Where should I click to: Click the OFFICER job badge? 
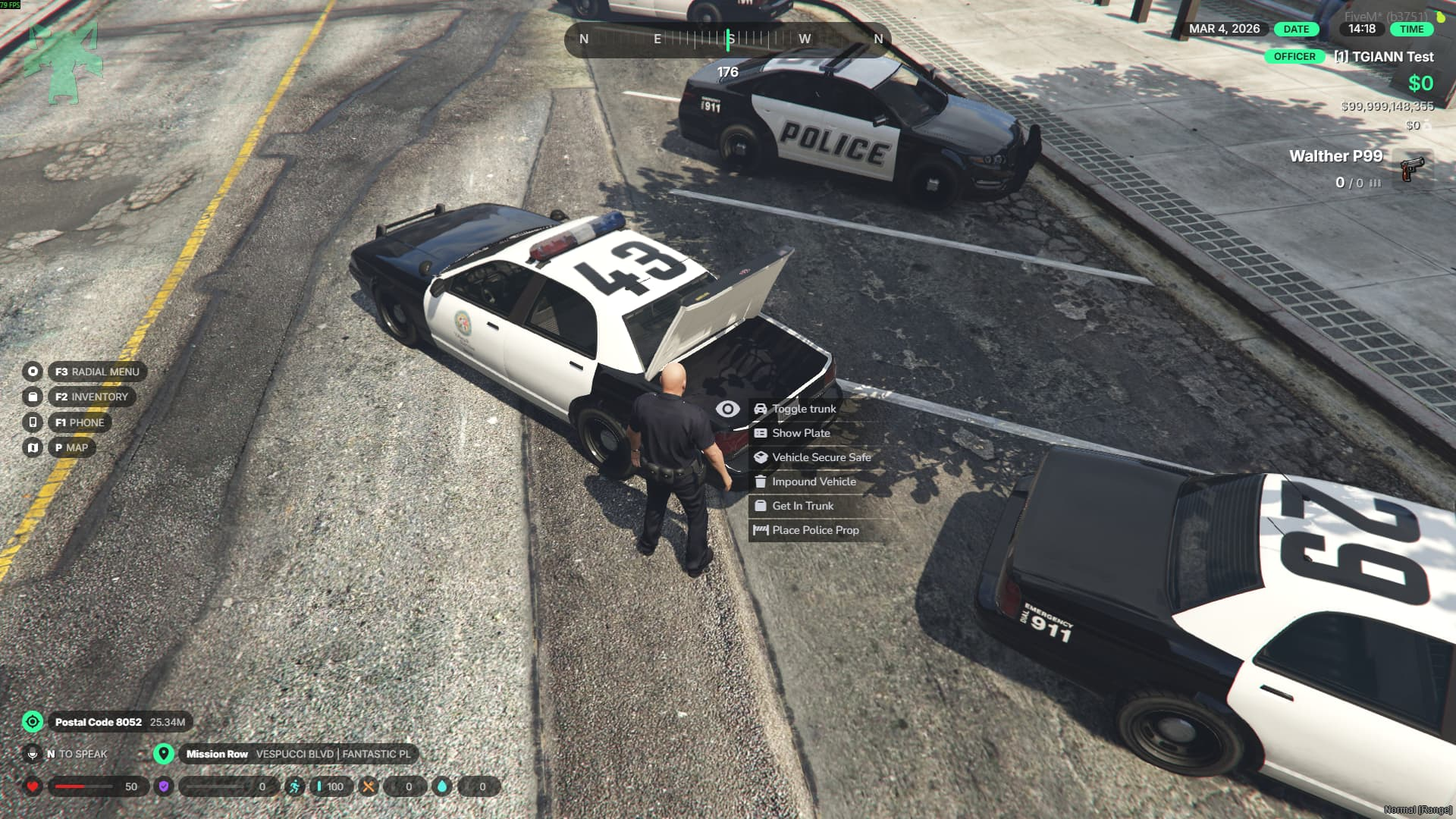pos(1294,57)
